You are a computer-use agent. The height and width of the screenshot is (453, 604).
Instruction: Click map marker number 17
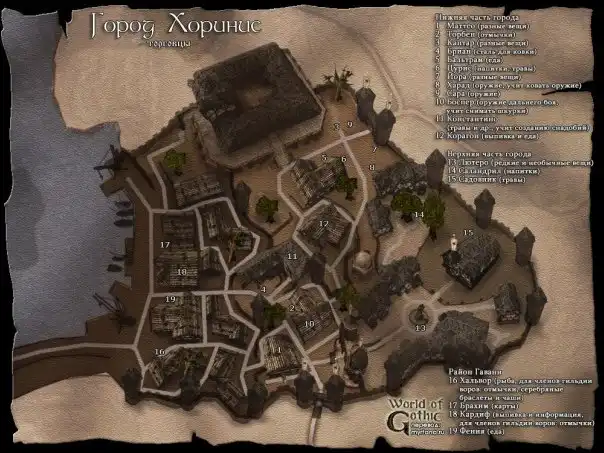click(x=165, y=244)
